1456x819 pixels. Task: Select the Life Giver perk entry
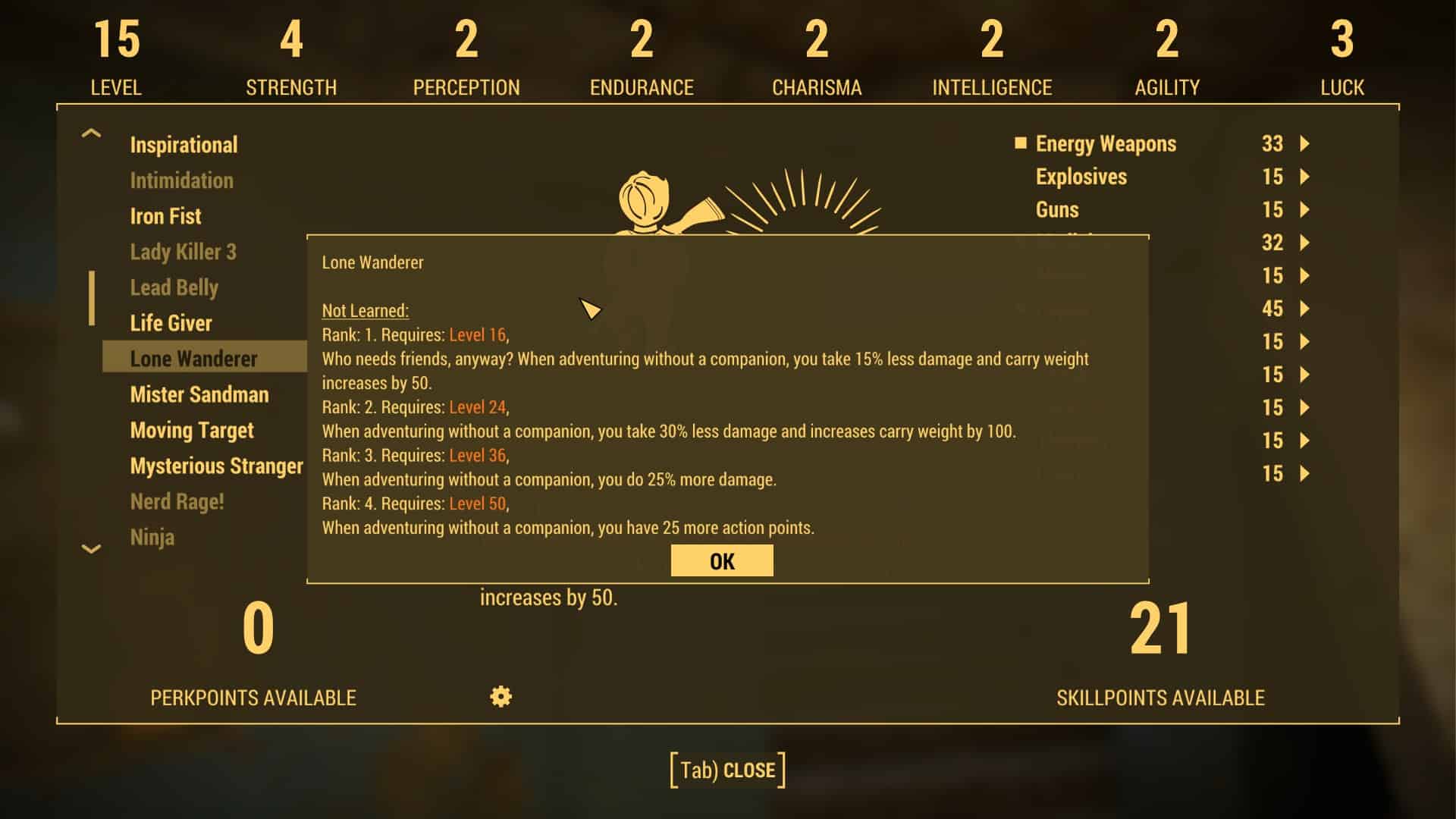[171, 323]
